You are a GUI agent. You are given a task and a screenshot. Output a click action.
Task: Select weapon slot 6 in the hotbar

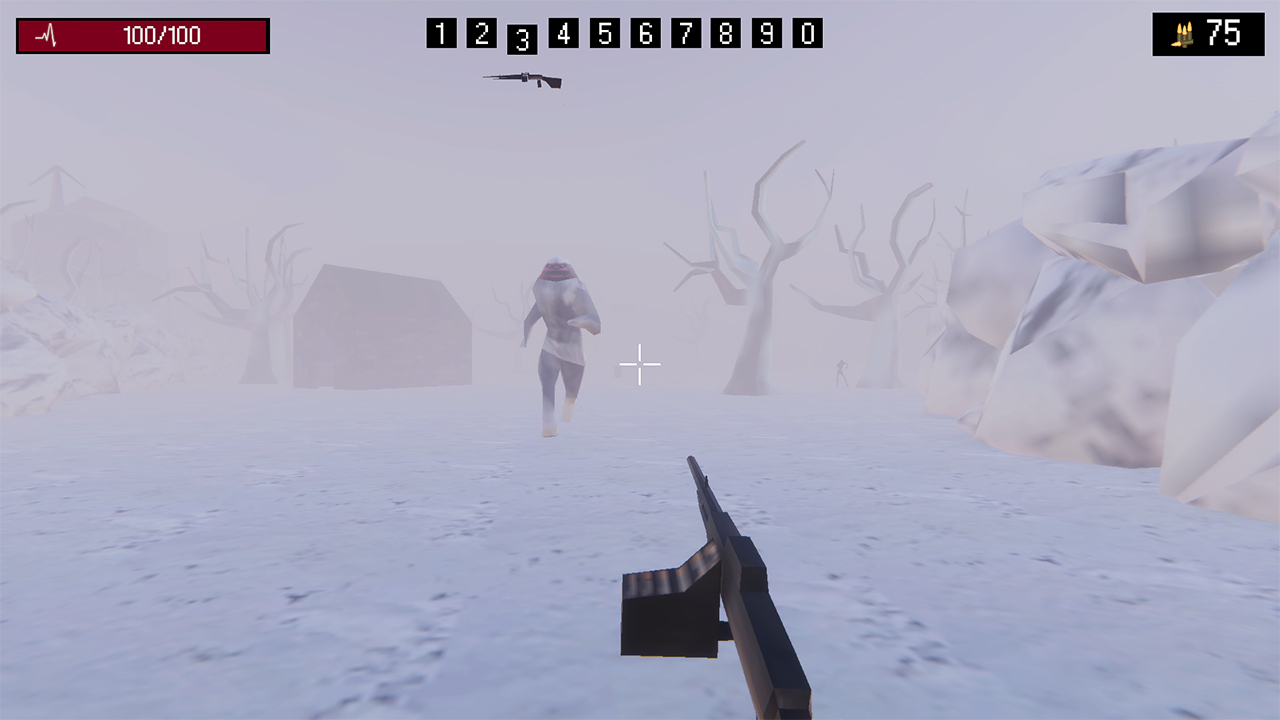tap(645, 34)
